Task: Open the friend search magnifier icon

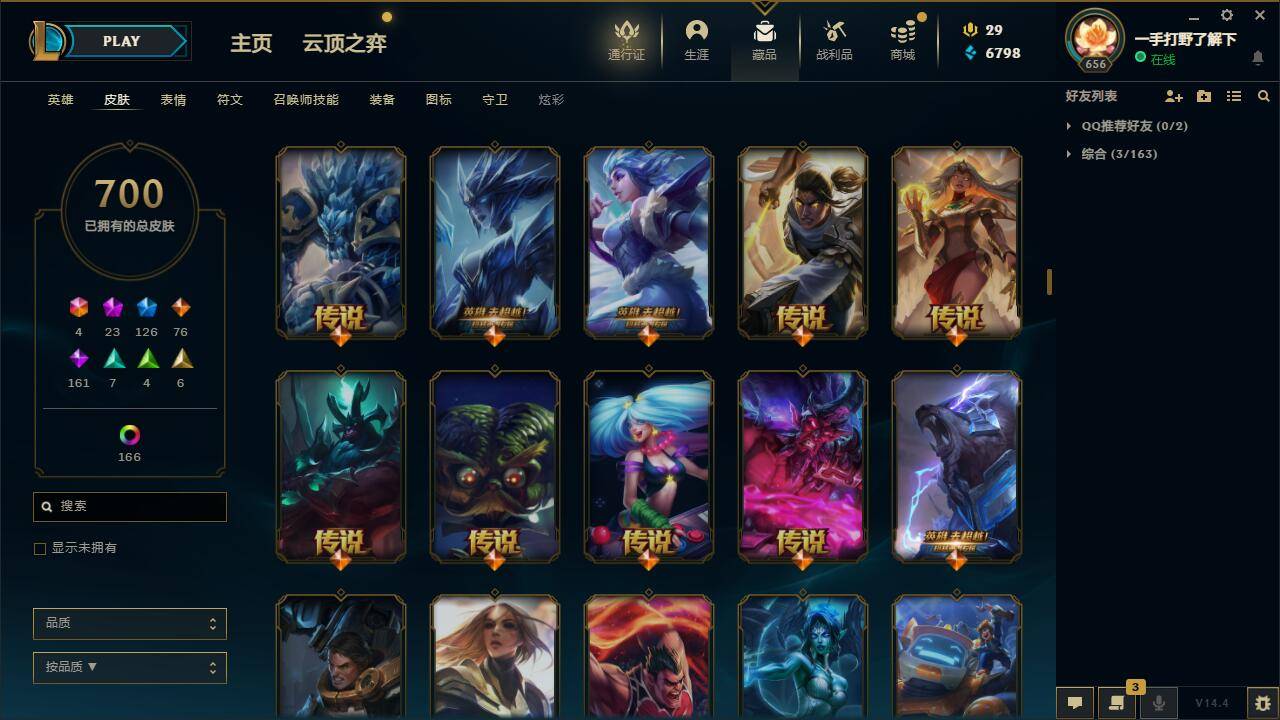Action: tap(1264, 96)
